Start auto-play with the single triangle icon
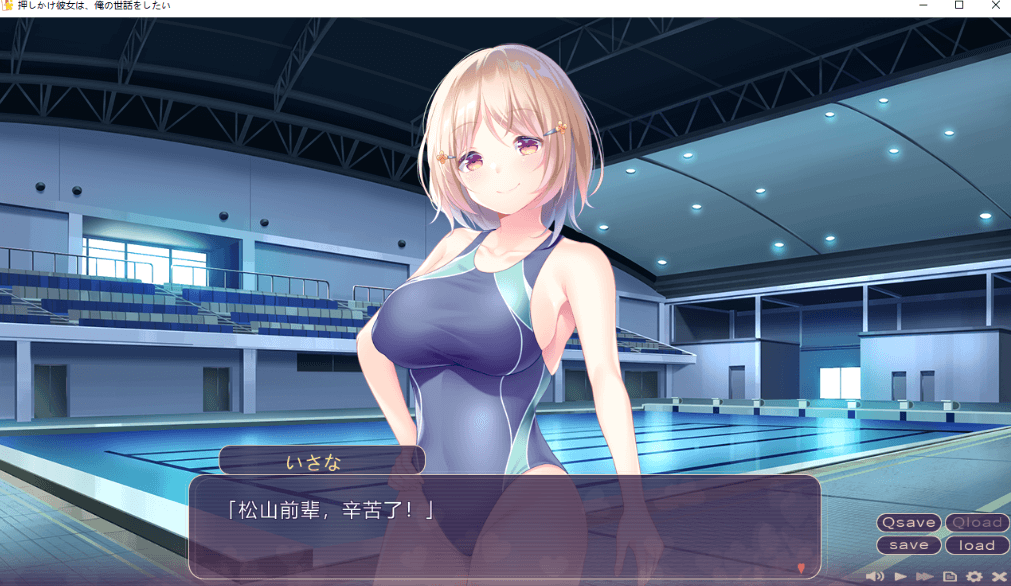 tap(901, 577)
